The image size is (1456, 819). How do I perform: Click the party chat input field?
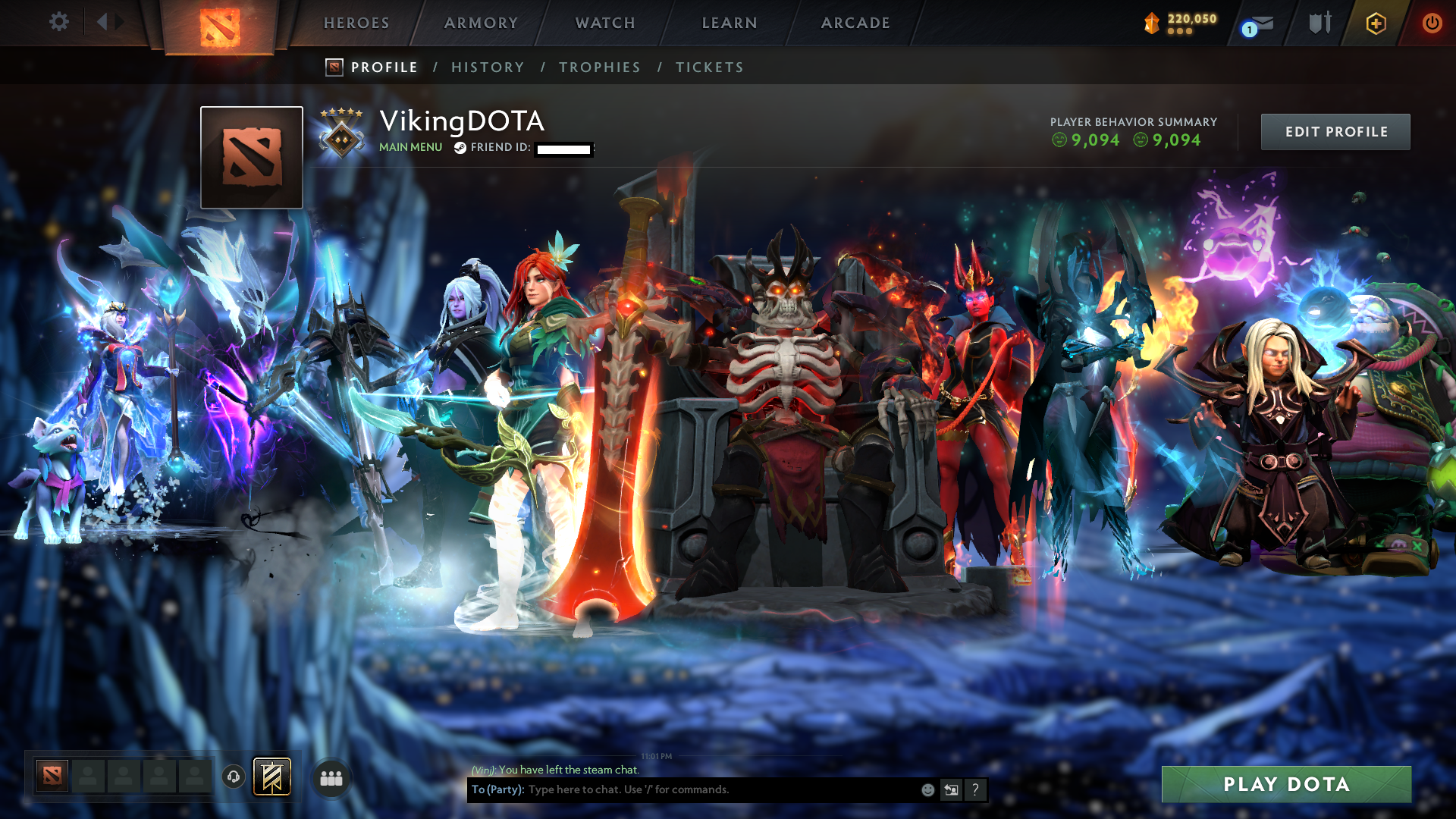coord(682,789)
